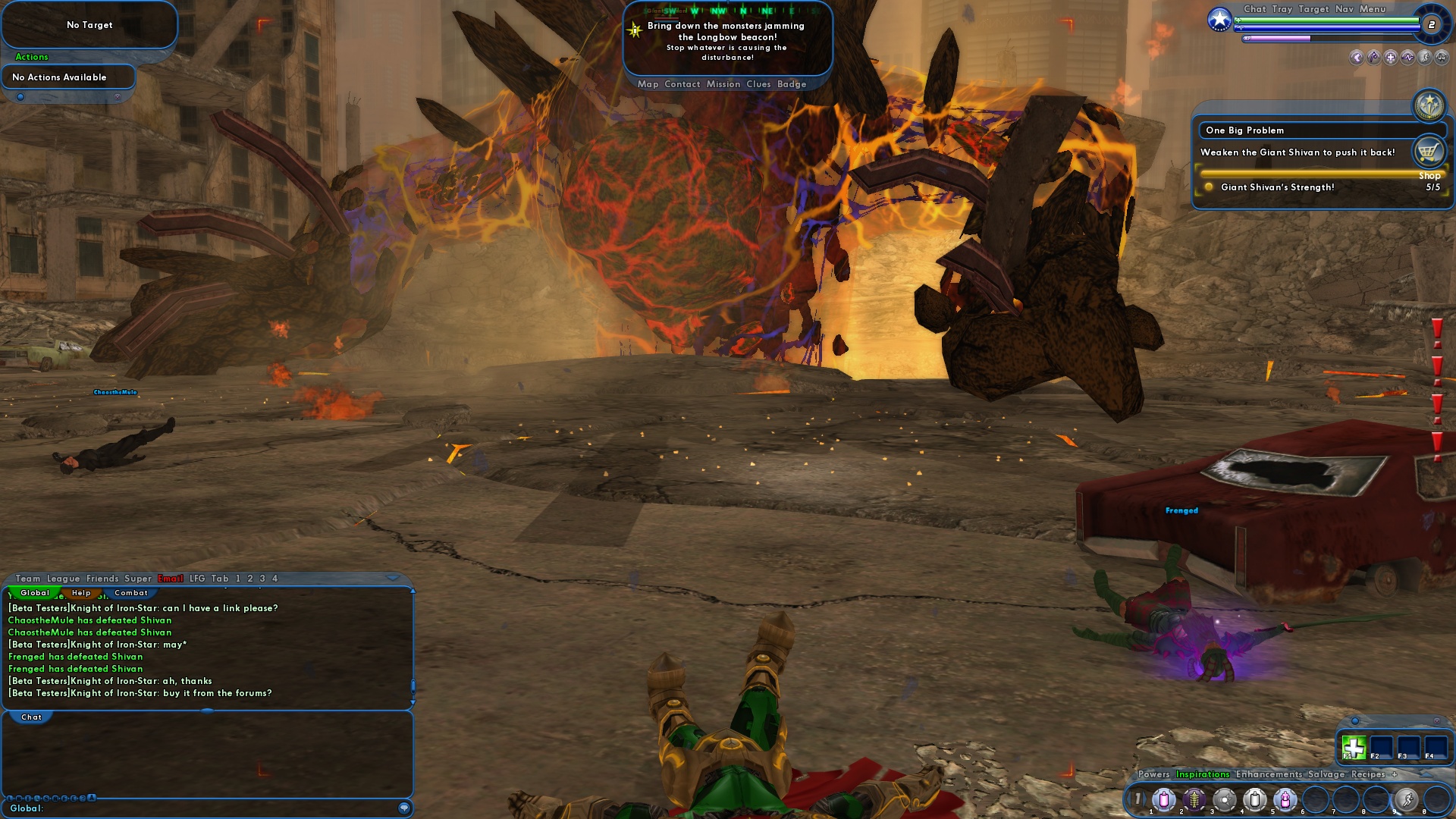View Clues from the mission nav bar

[759, 84]
